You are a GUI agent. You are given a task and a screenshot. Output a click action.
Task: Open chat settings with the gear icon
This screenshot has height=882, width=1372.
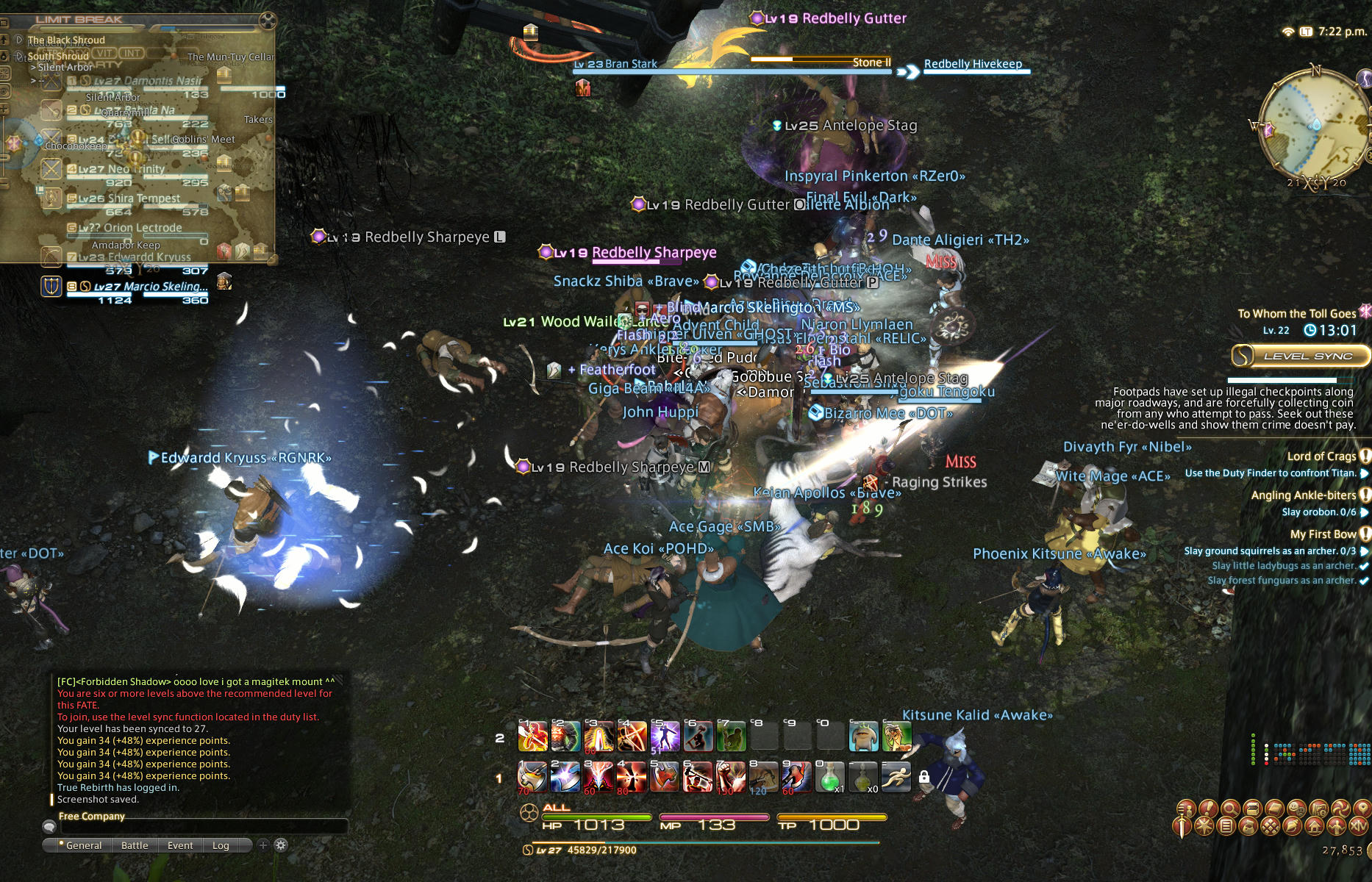tap(281, 845)
